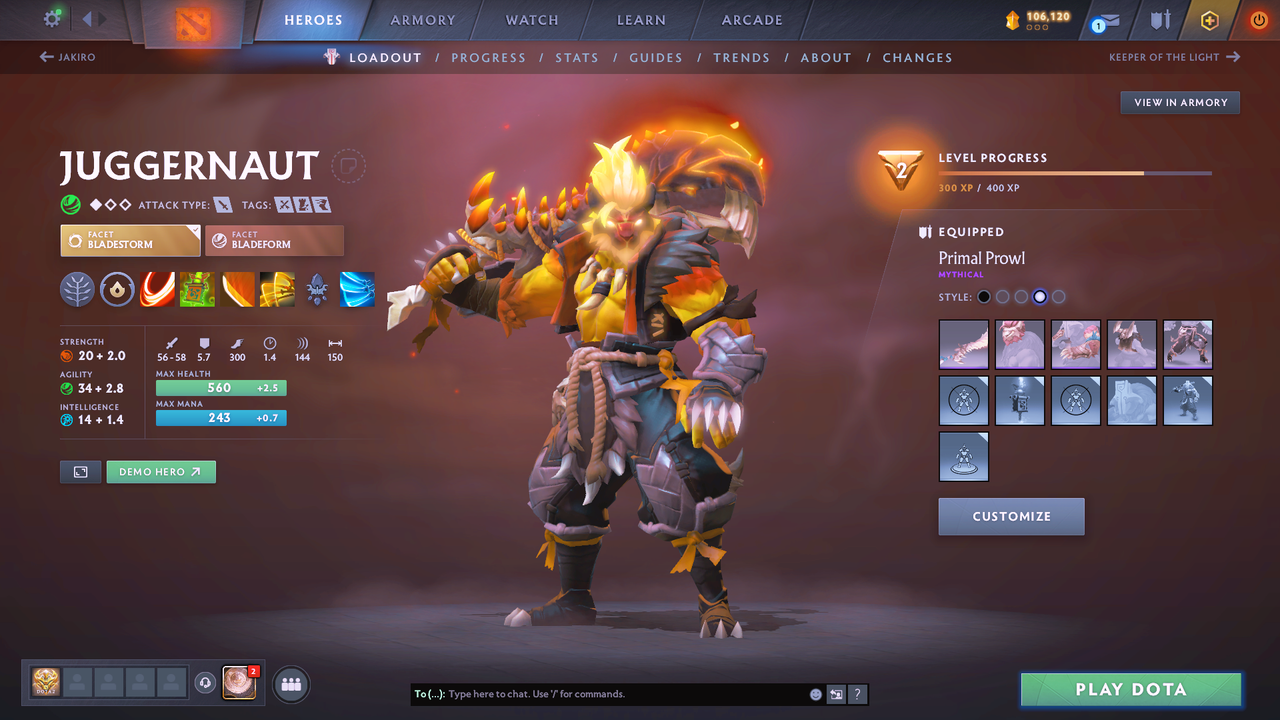Image resolution: width=1280 pixels, height=720 pixels.
Task: Inspect the Healing Ward ability icon
Action: [x=197, y=290]
